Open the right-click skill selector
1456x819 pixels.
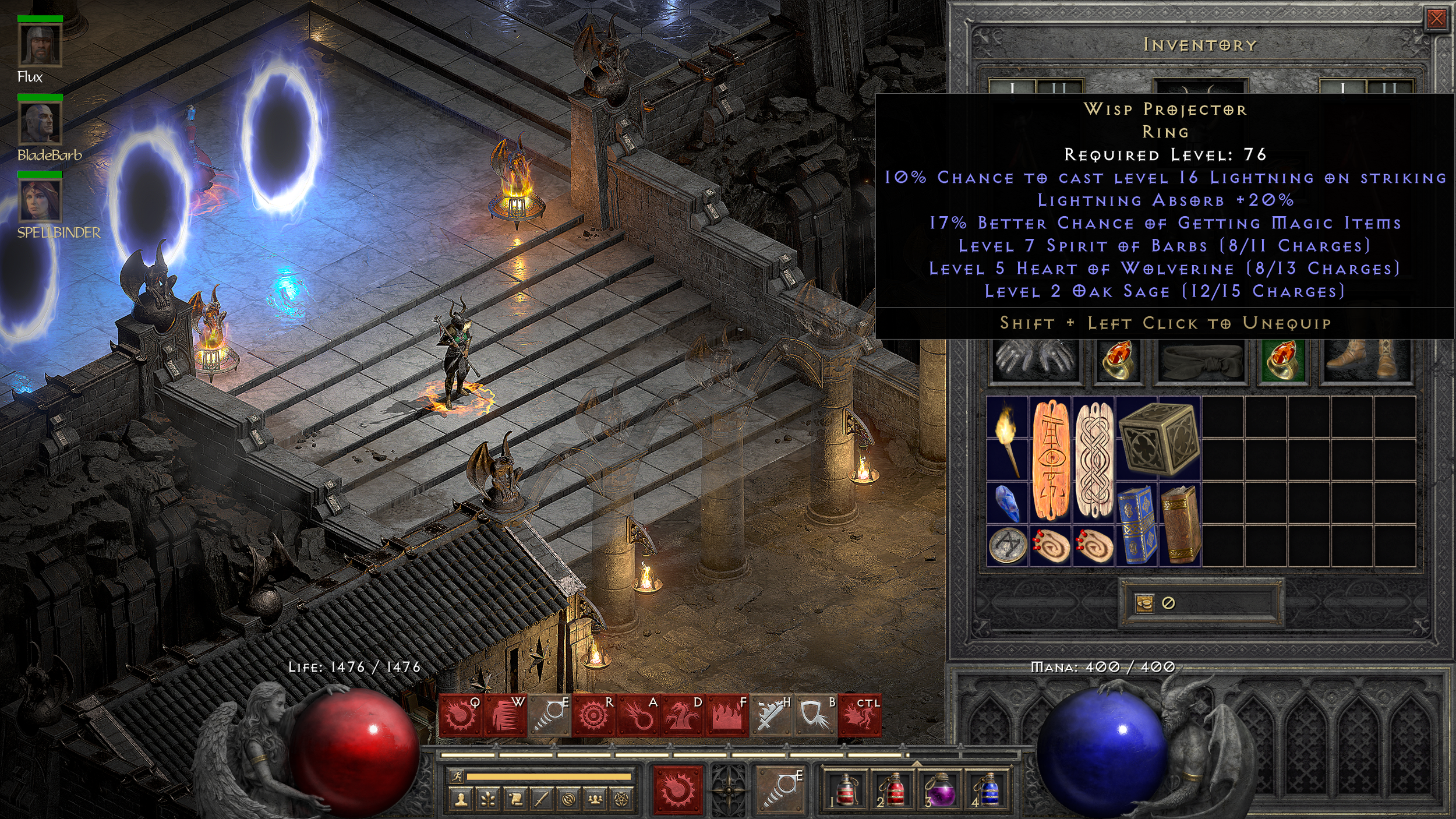click(x=781, y=789)
